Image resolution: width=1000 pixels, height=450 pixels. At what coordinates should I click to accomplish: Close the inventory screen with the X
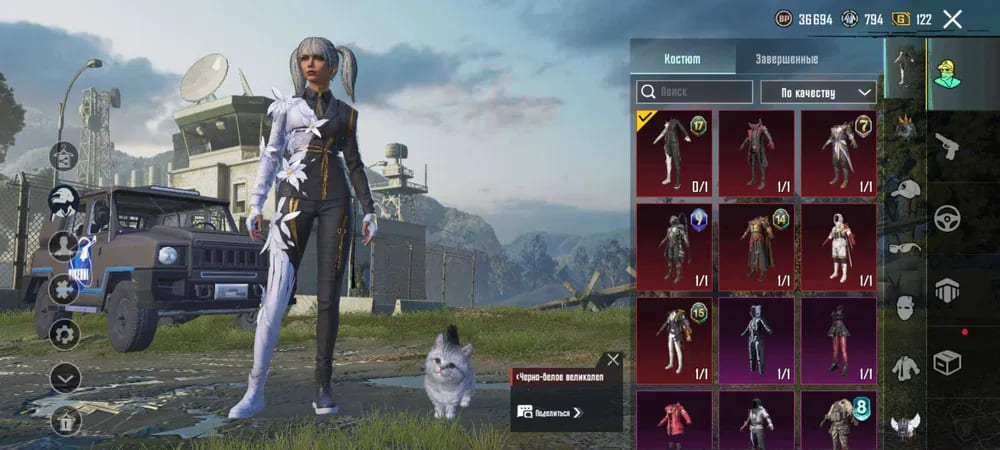pyautogui.click(x=952, y=19)
